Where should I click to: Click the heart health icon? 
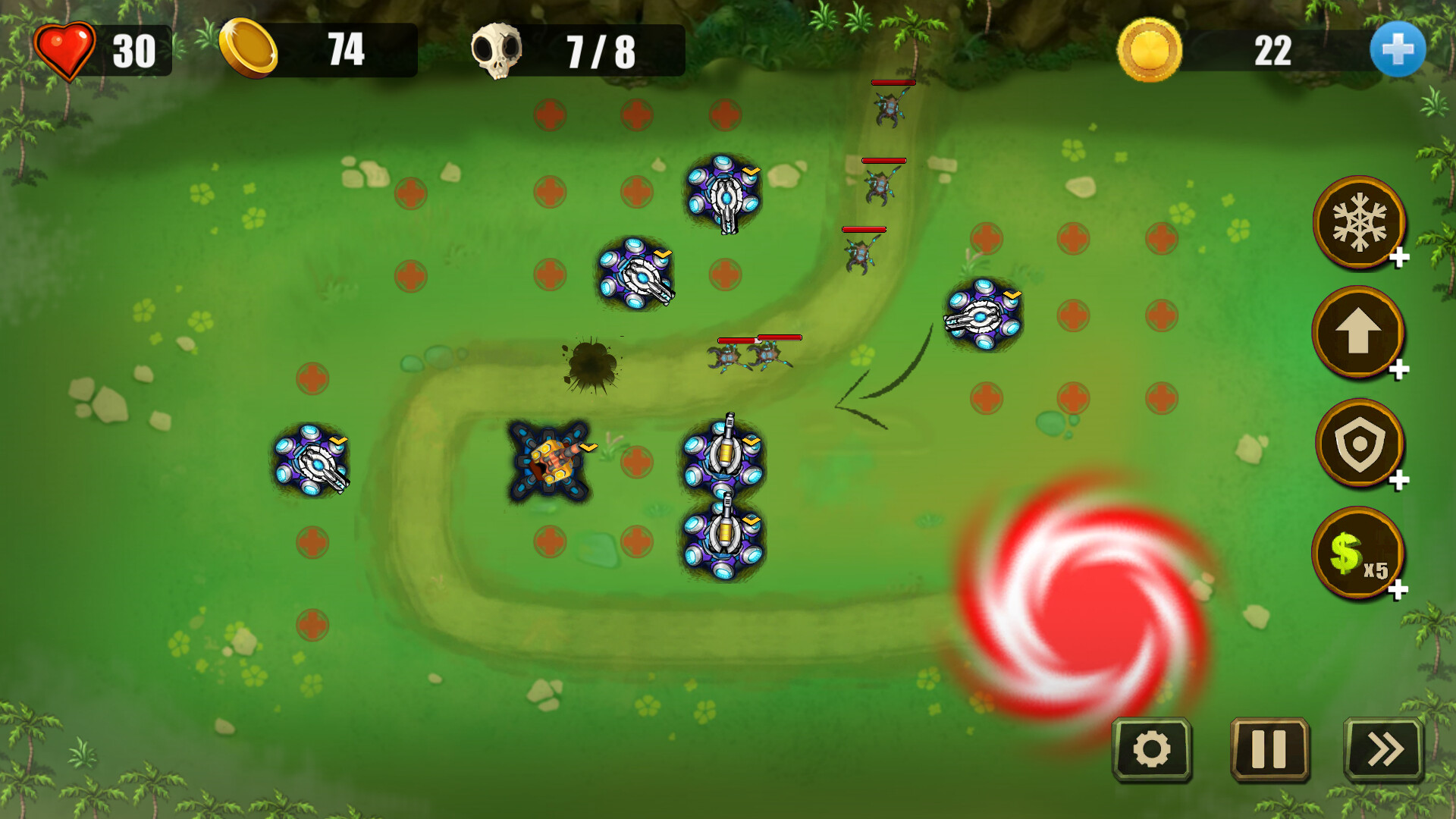click(x=64, y=51)
